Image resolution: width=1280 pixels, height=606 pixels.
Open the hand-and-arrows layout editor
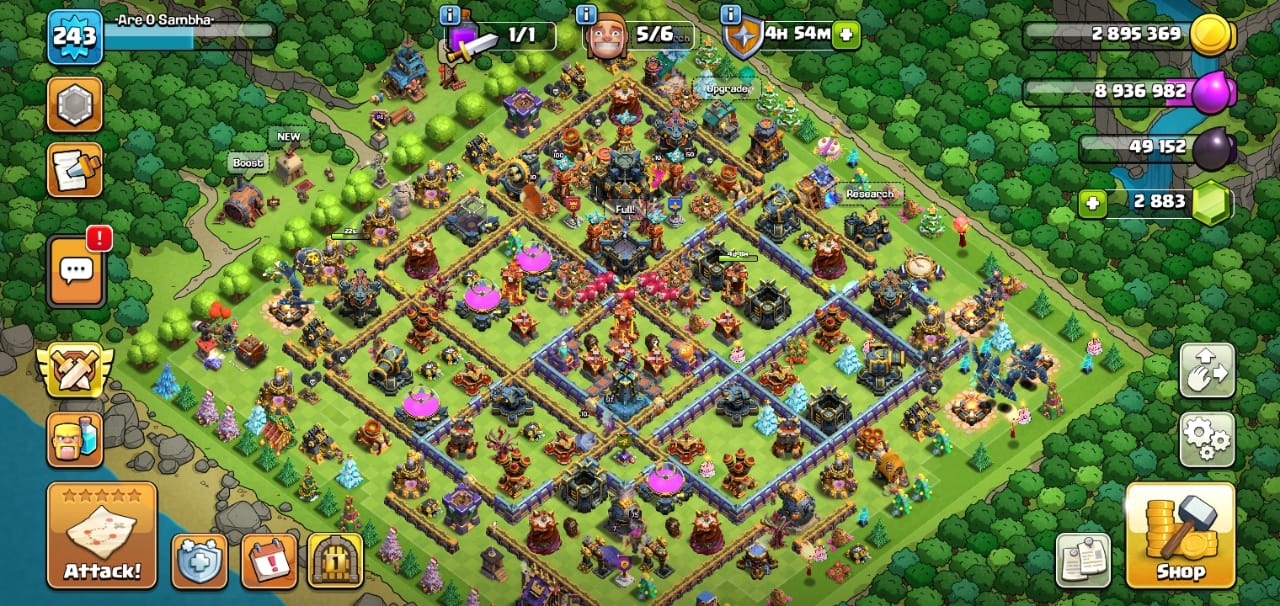pyautogui.click(x=1207, y=370)
